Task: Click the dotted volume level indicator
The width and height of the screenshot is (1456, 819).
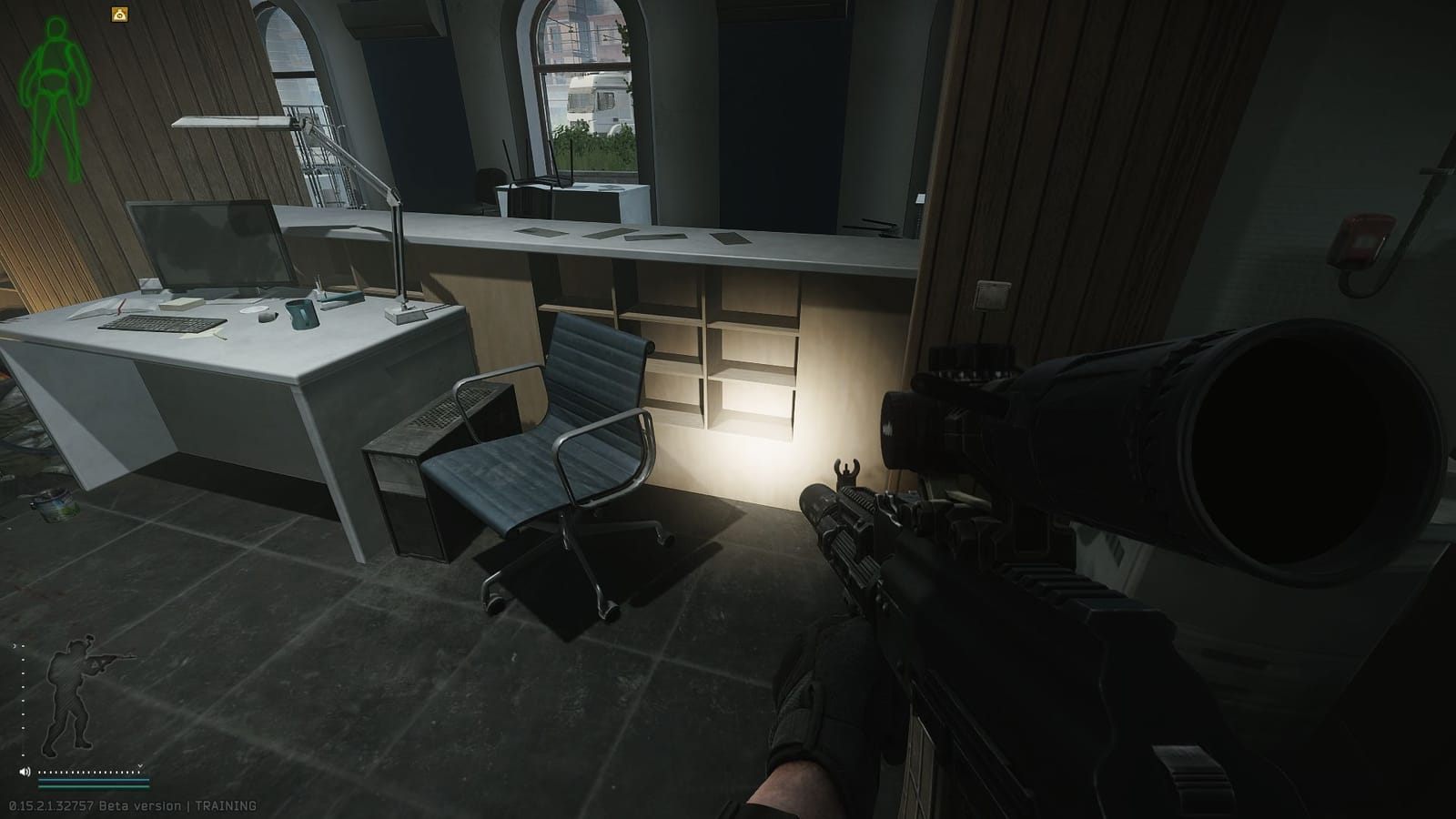Action: tap(89, 772)
